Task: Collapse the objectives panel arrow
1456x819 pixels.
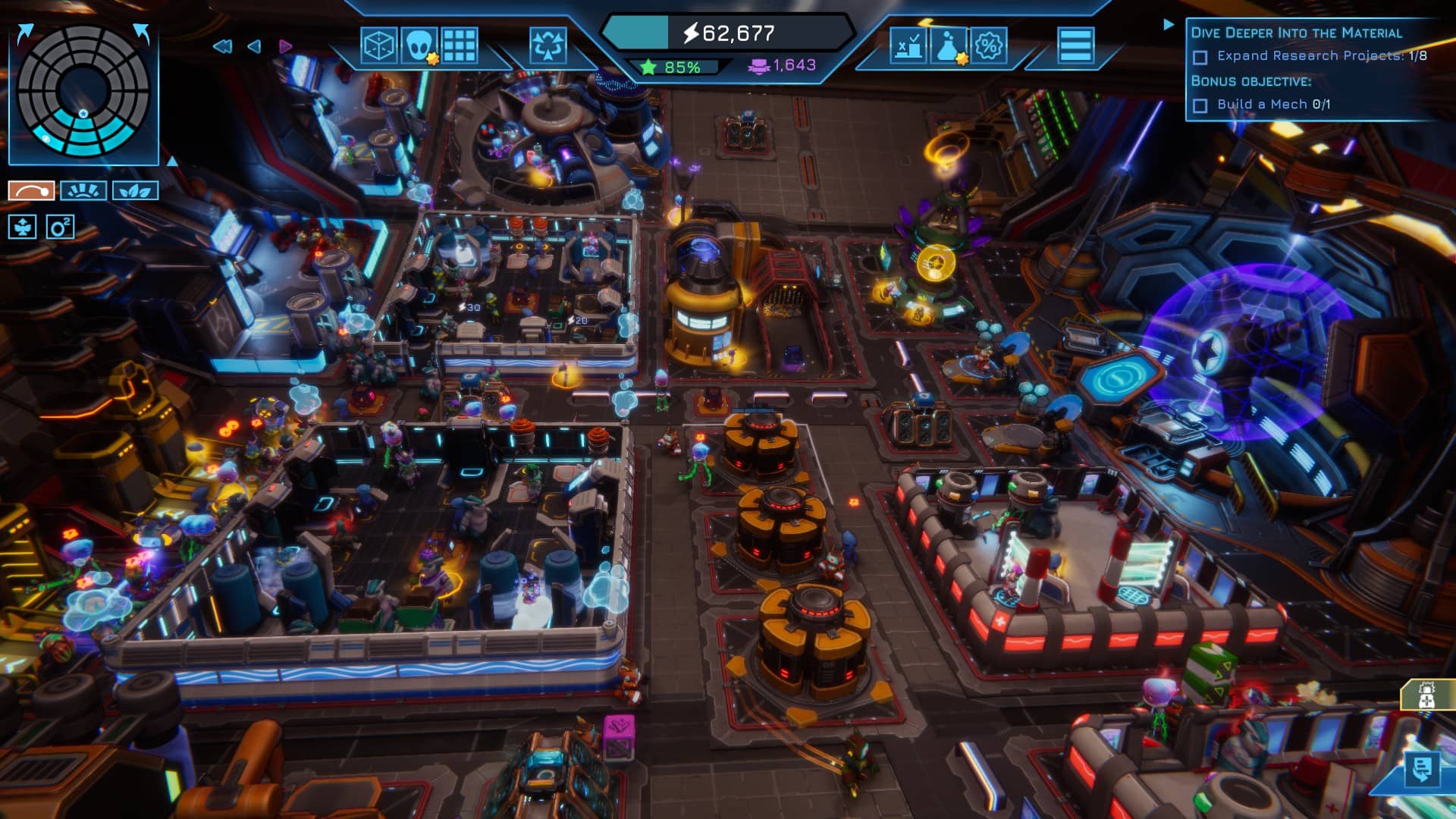Action: pyautogui.click(x=1168, y=25)
